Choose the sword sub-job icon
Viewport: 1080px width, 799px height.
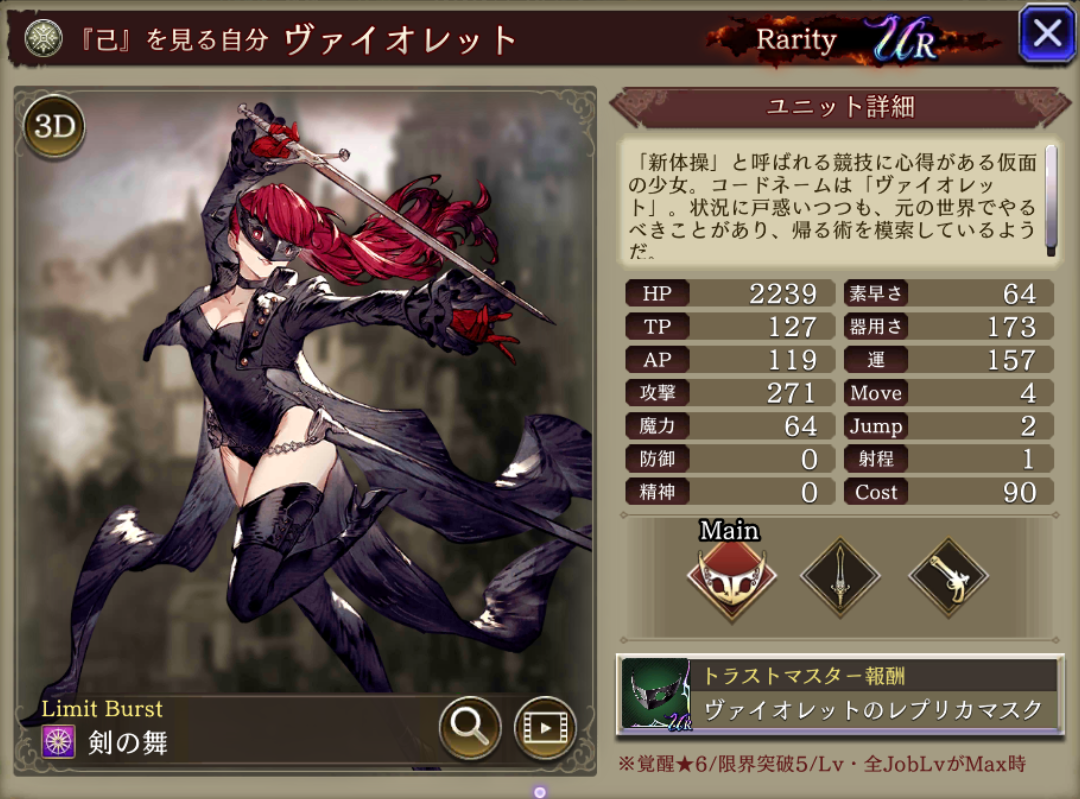840,578
